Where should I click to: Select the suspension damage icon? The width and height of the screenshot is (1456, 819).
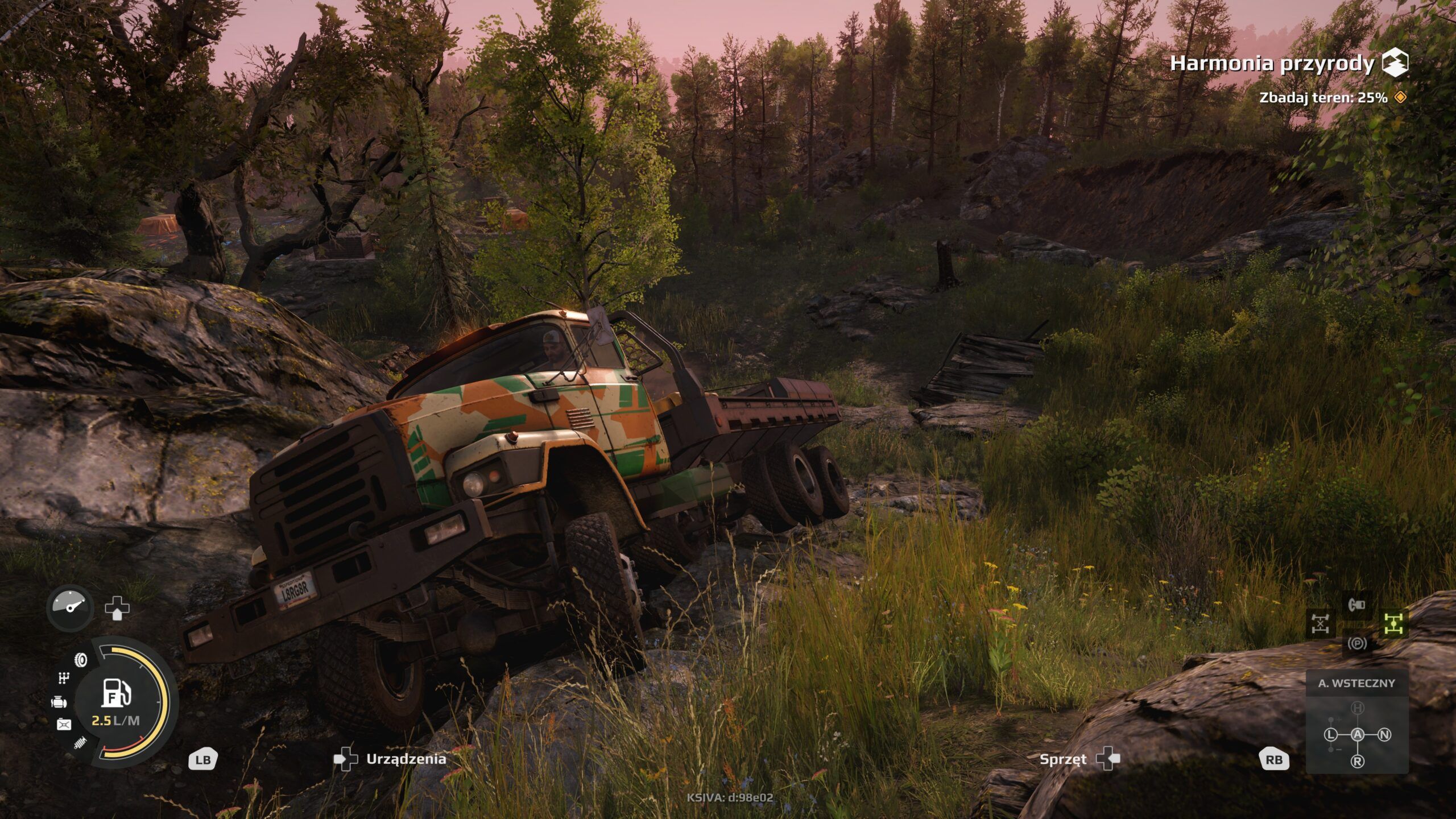[x=80, y=742]
